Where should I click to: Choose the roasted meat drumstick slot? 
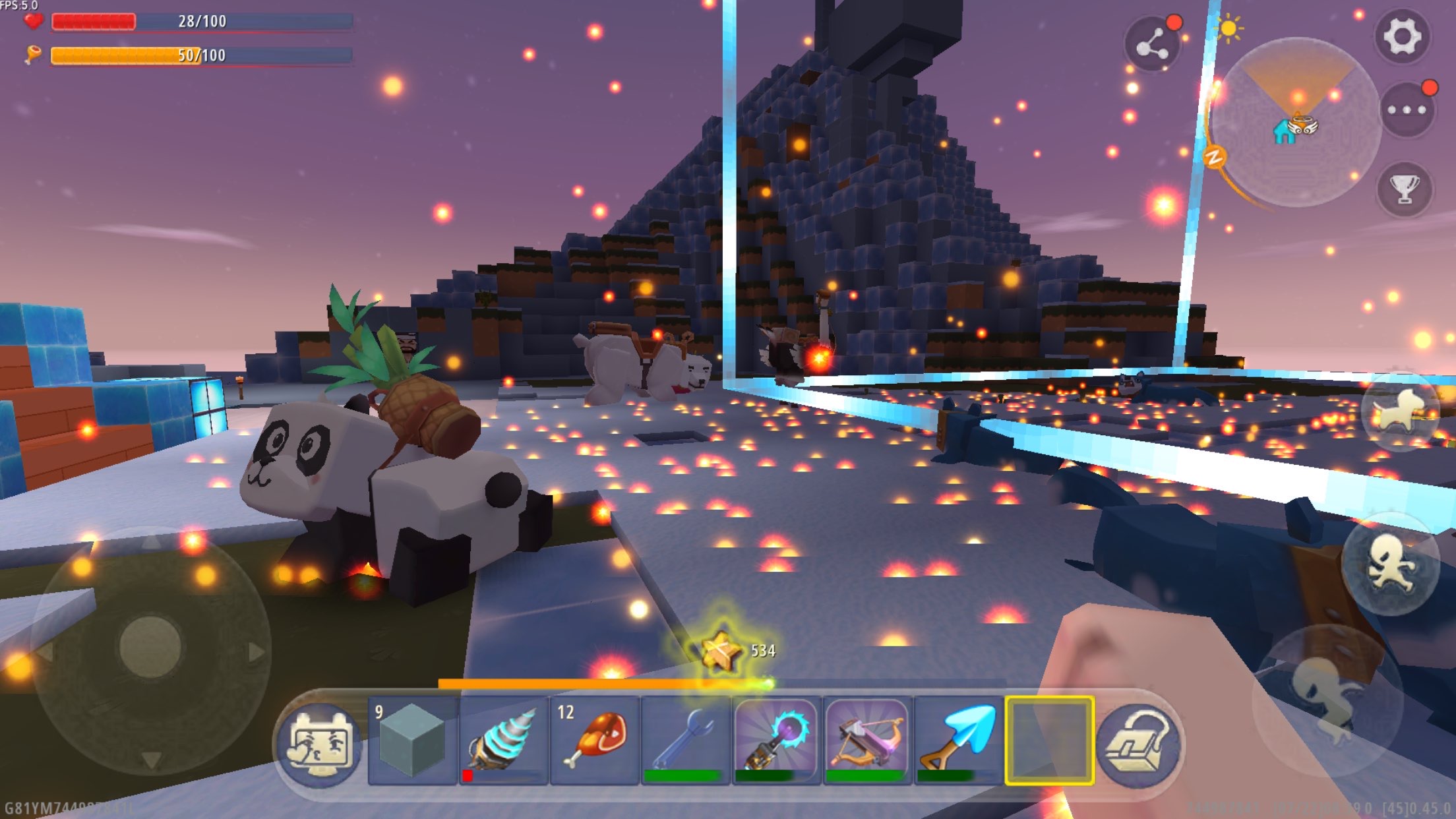pyautogui.click(x=594, y=740)
